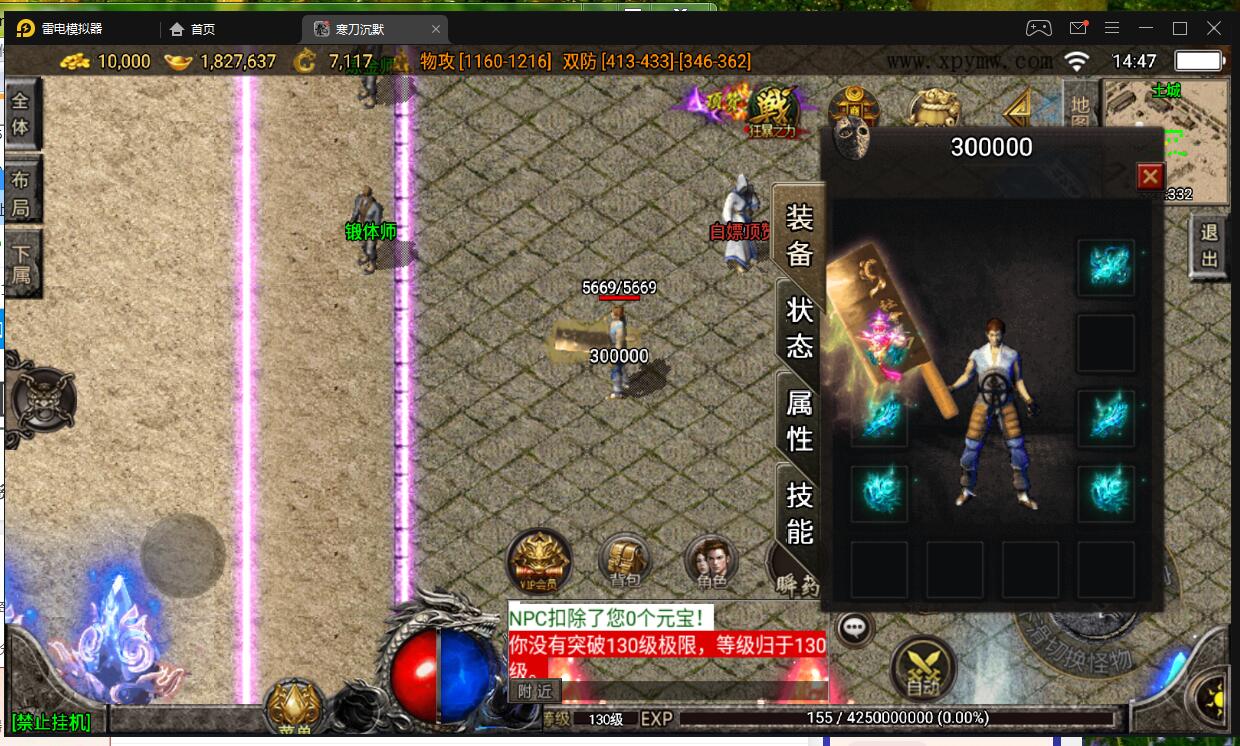Show the 属性 attributes tab
Viewport: 1240px width, 746px height.
coord(799,420)
